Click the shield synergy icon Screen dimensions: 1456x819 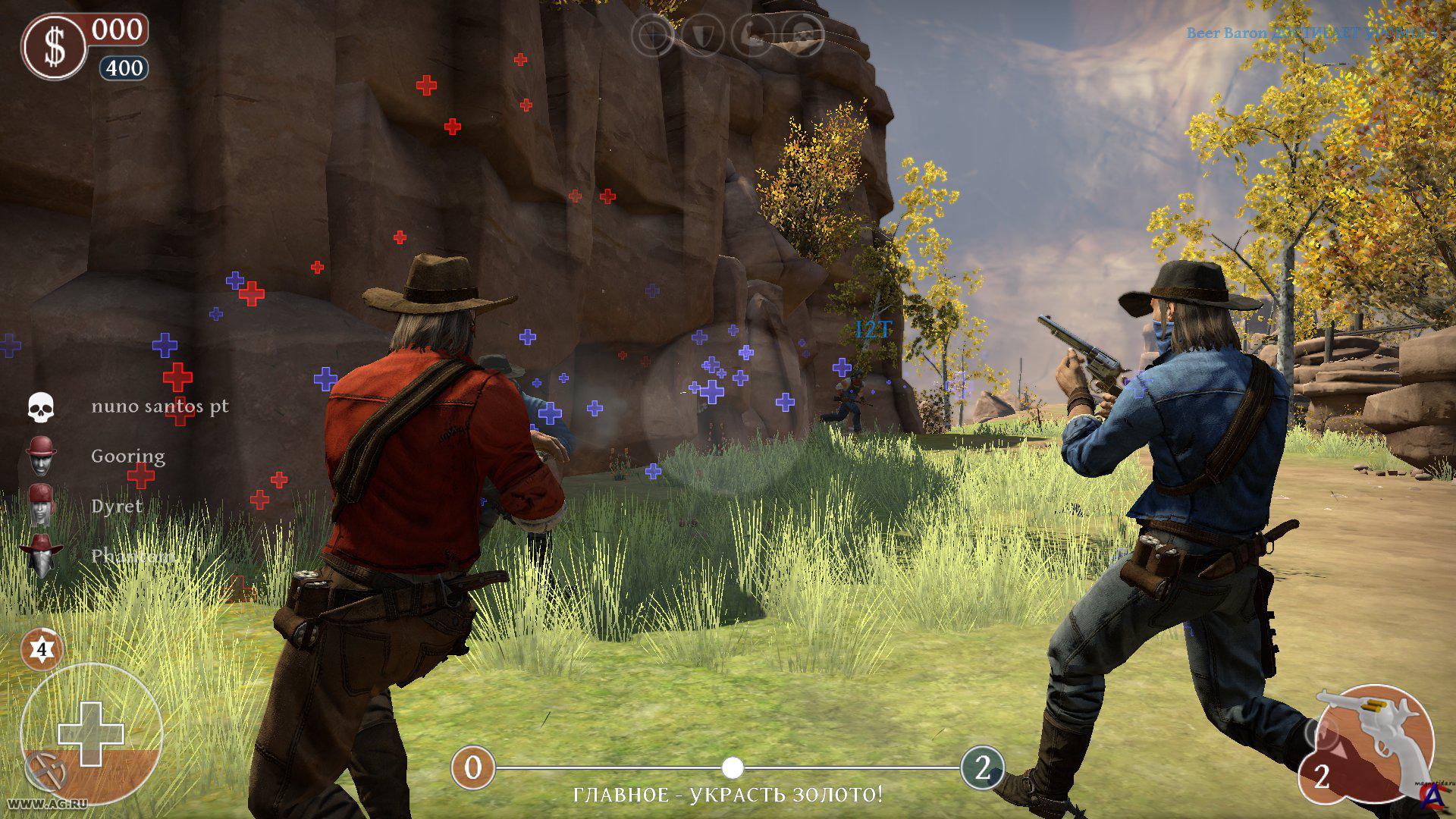(x=702, y=35)
